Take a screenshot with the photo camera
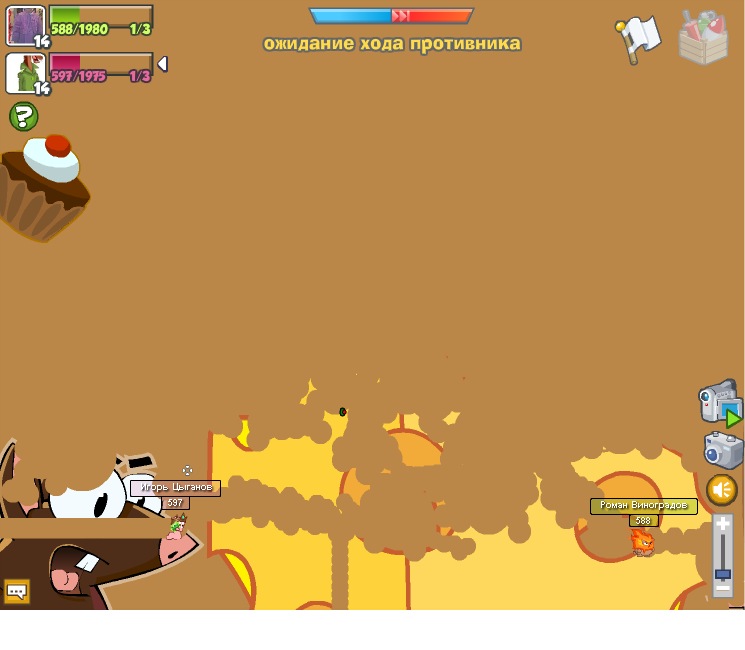The image size is (745, 650). pyautogui.click(x=722, y=450)
